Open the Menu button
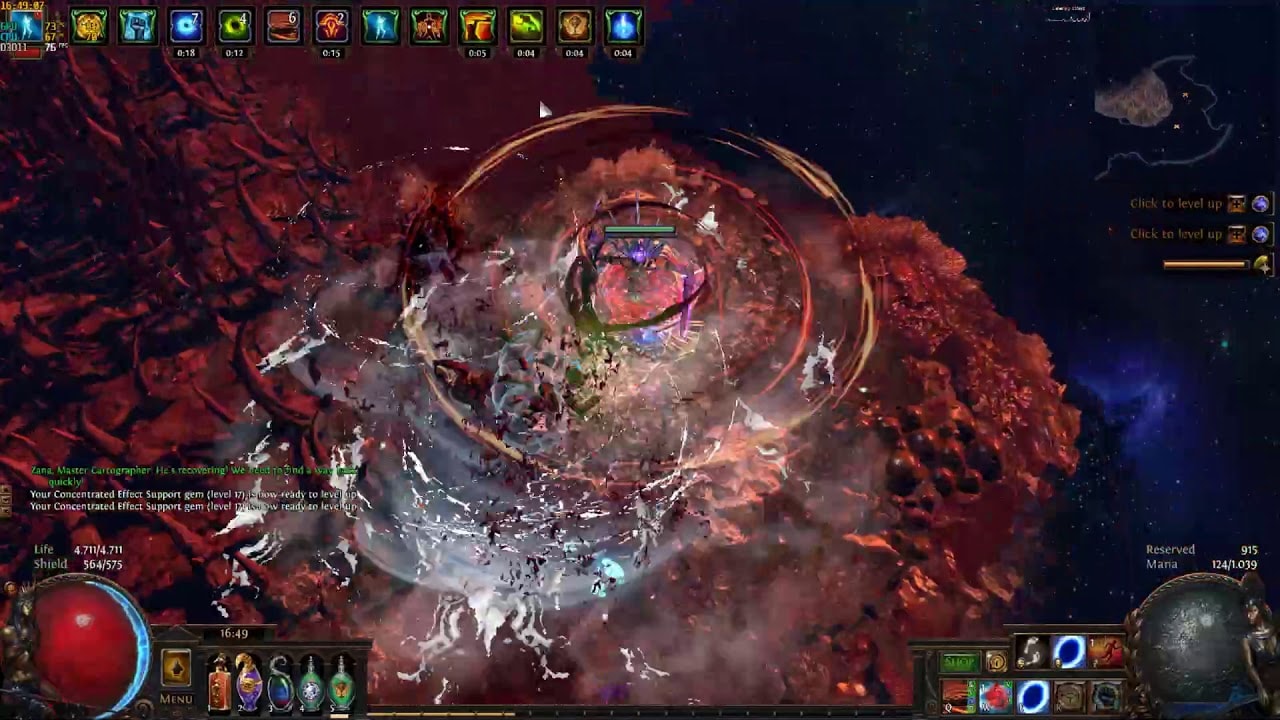 [176, 699]
